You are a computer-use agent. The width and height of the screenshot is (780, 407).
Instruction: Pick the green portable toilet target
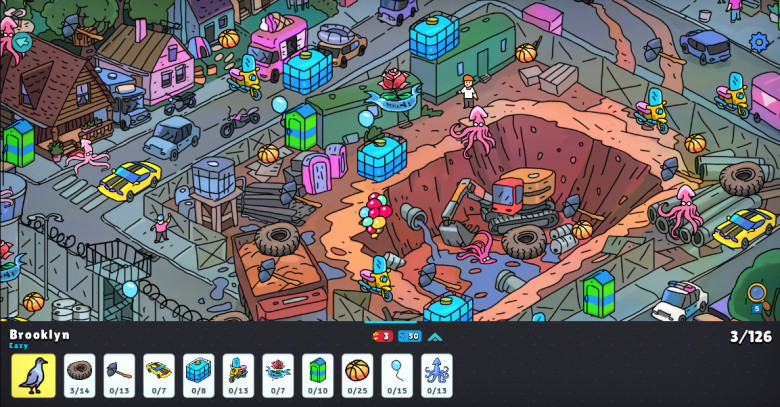(x=318, y=375)
